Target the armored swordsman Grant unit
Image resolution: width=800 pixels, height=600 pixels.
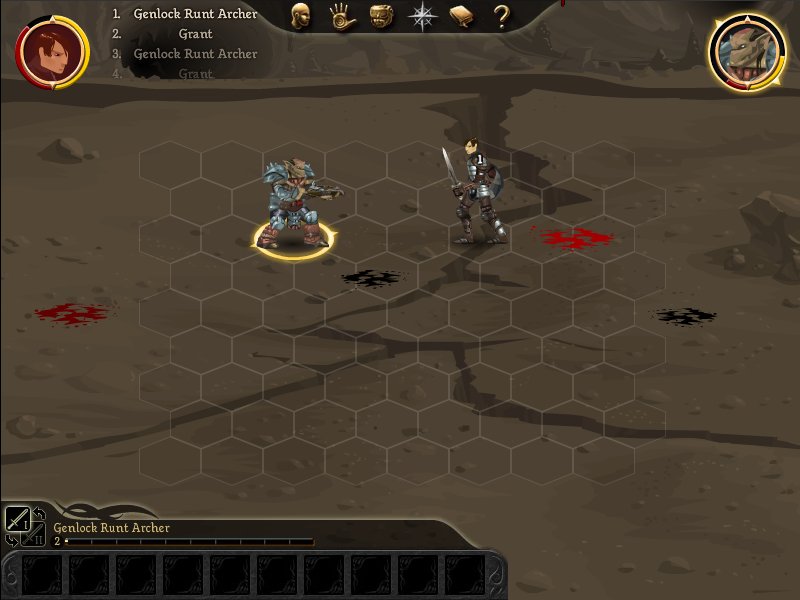tap(476, 192)
